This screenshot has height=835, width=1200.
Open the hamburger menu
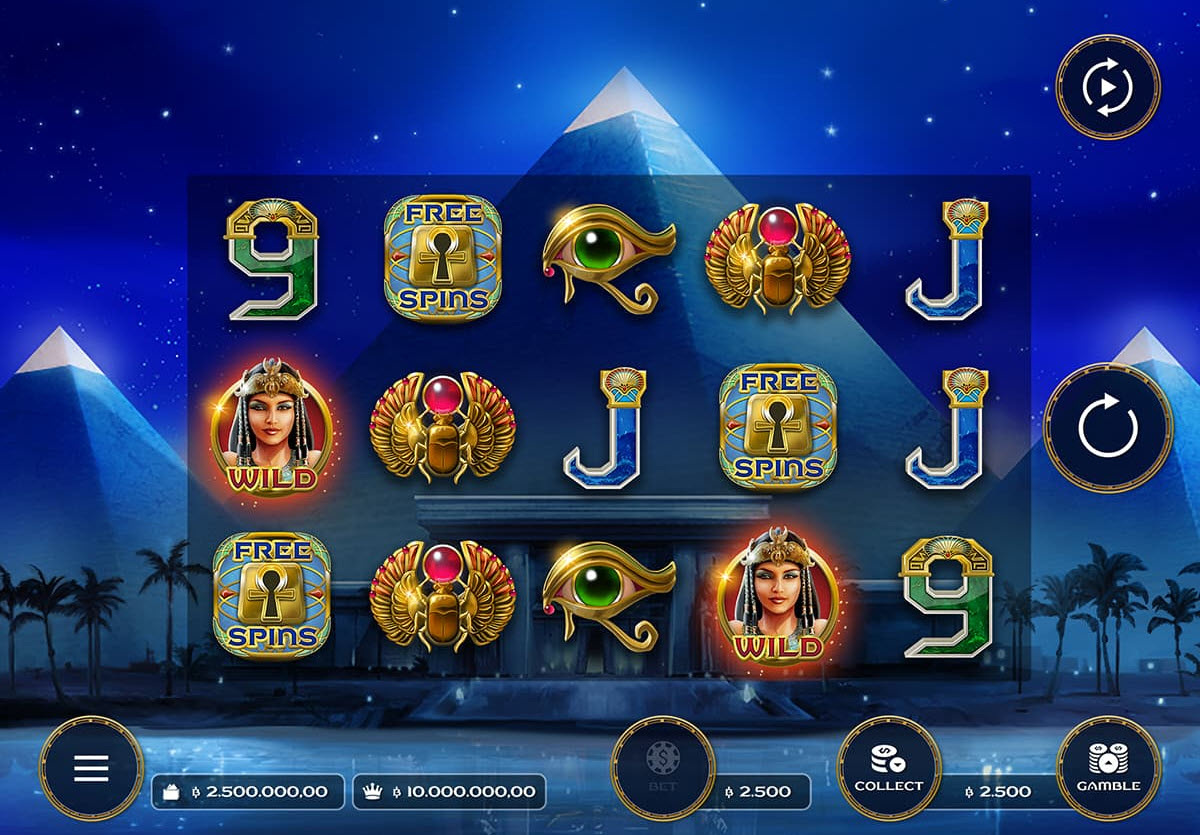coord(91,768)
